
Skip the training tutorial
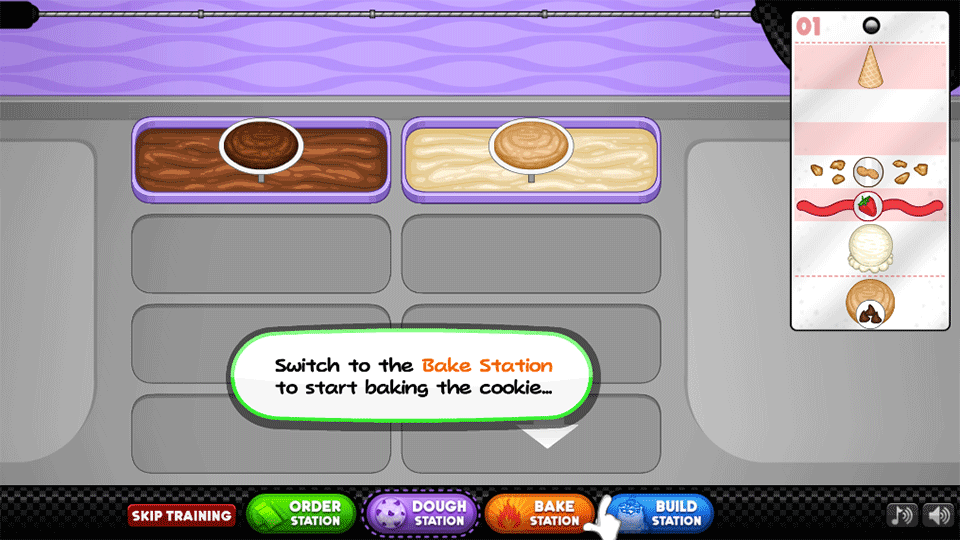pyautogui.click(x=181, y=516)
